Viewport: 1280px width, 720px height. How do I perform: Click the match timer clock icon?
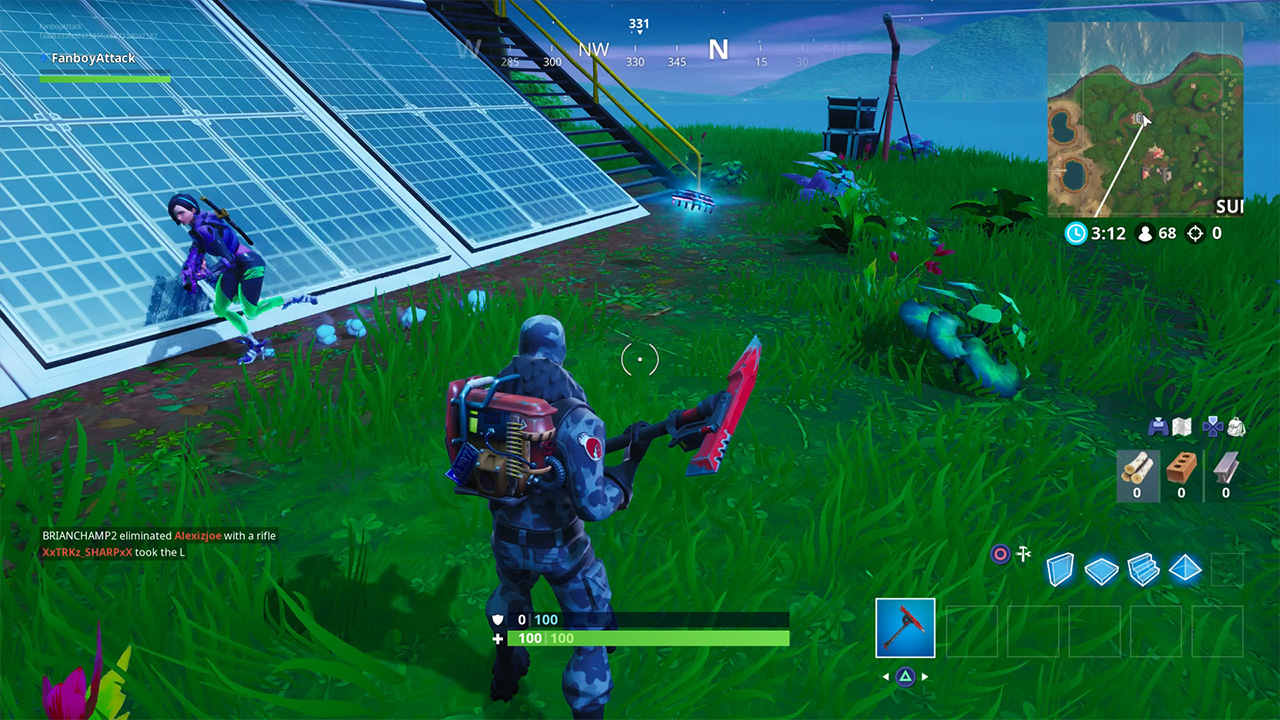(x=1075, y=233)
